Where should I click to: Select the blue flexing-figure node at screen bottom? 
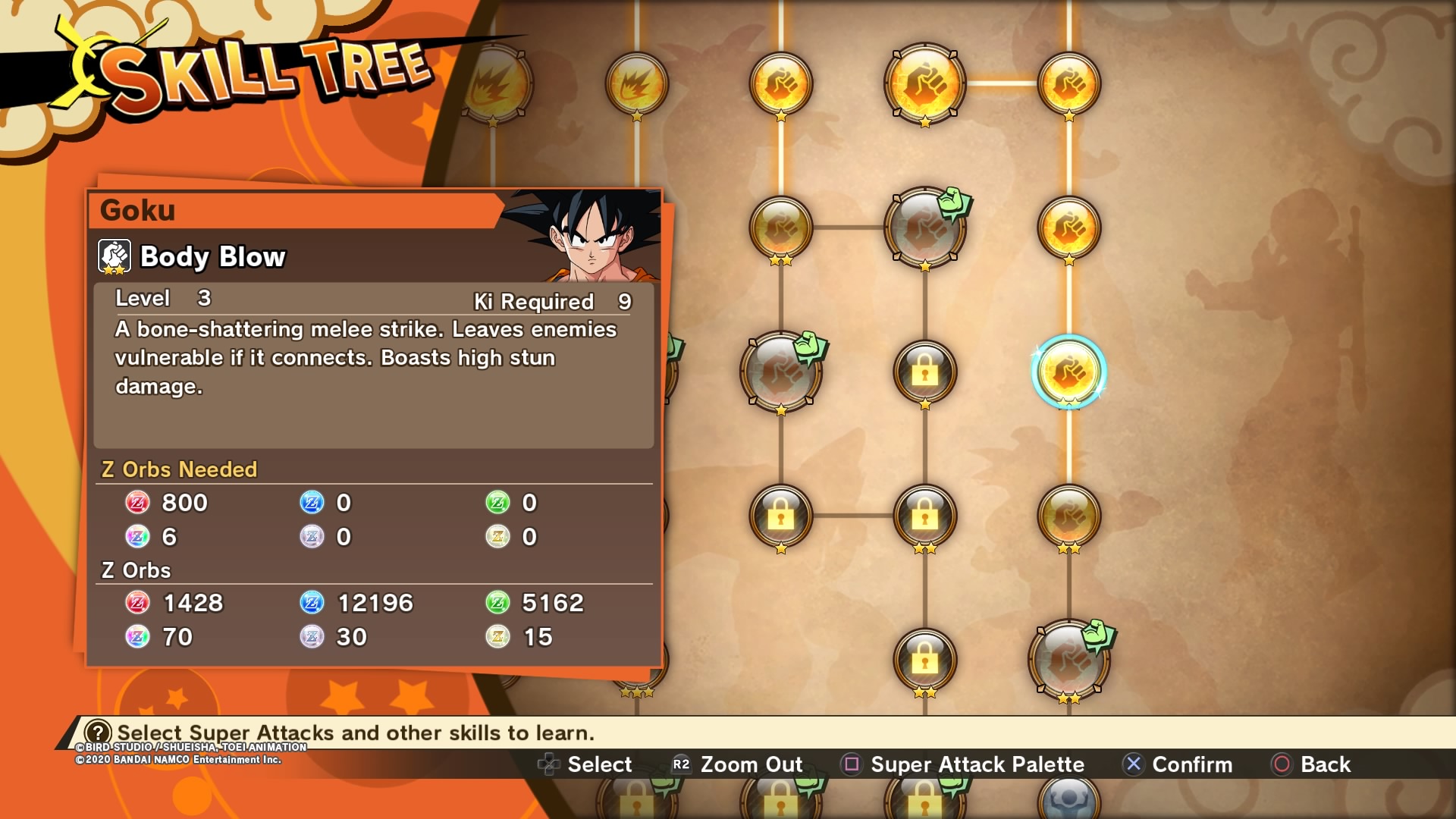pyautogui.click(x=1068, y=799)
